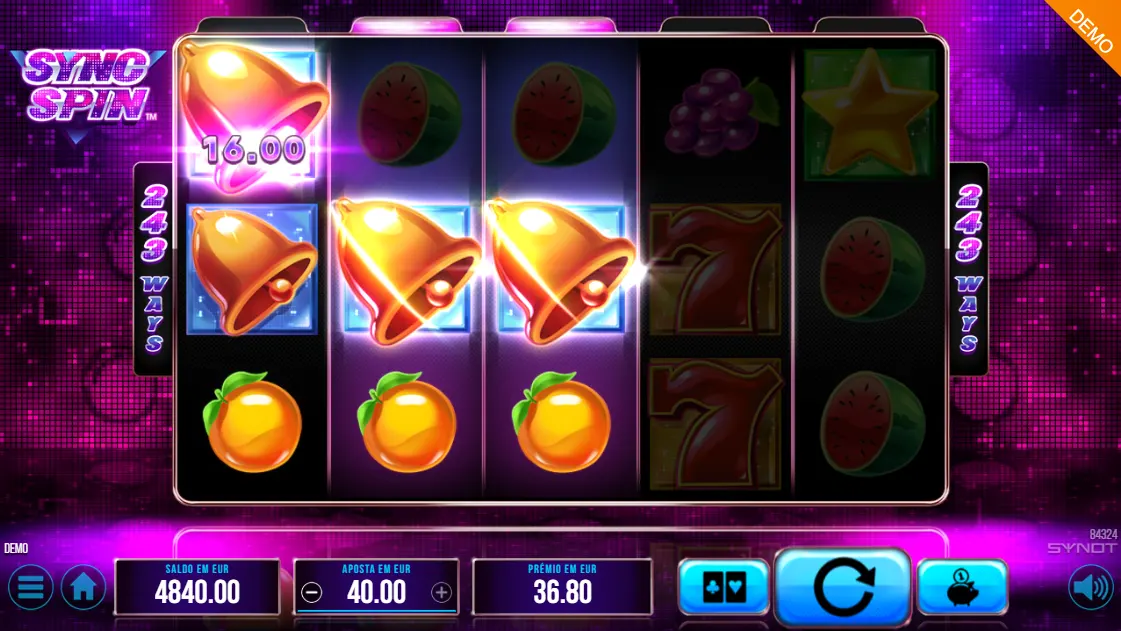Go to the home lobby

click(84, 588)
